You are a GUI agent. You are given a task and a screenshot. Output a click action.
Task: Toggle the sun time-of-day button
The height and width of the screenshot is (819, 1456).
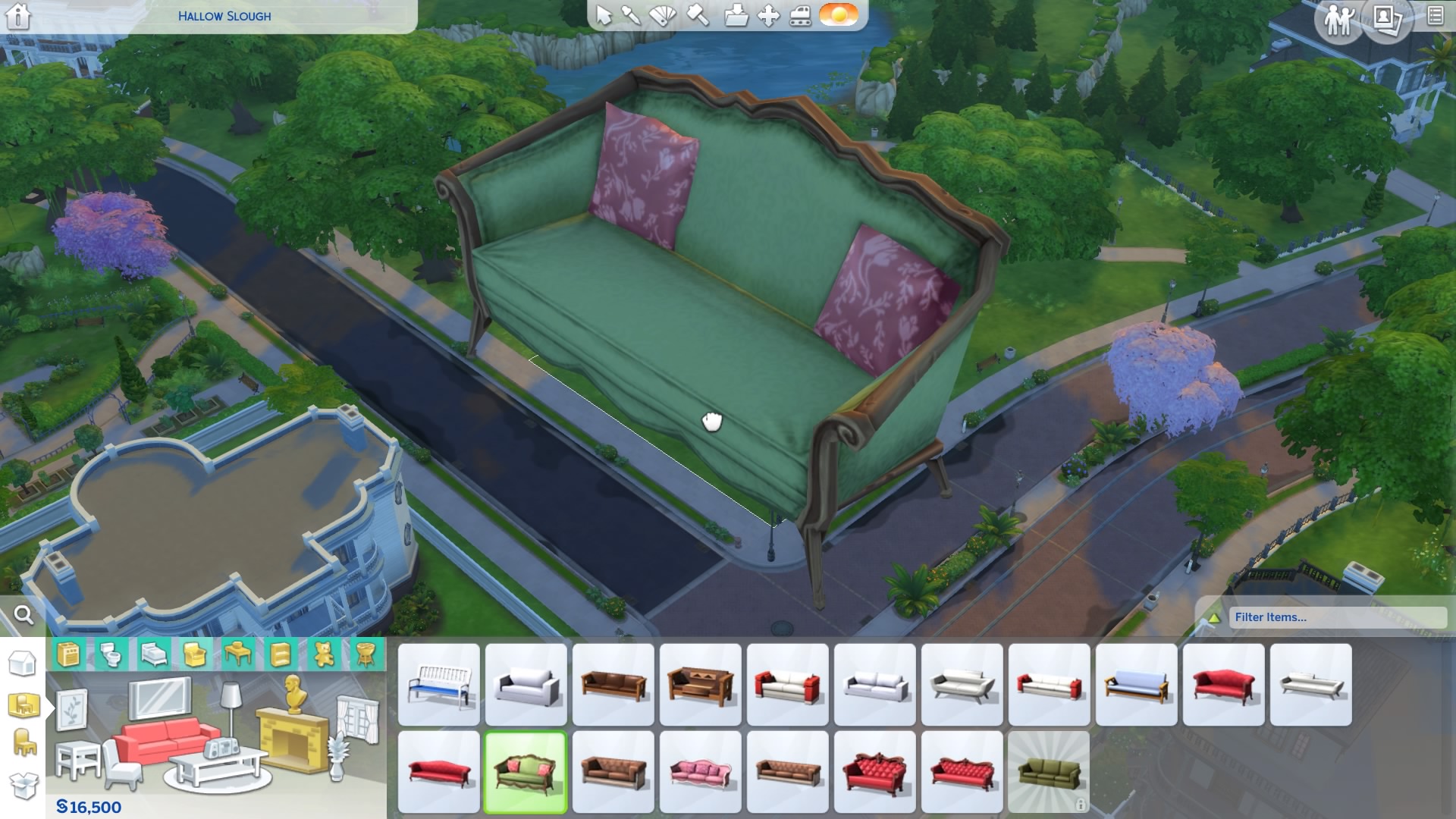[839, 15]
